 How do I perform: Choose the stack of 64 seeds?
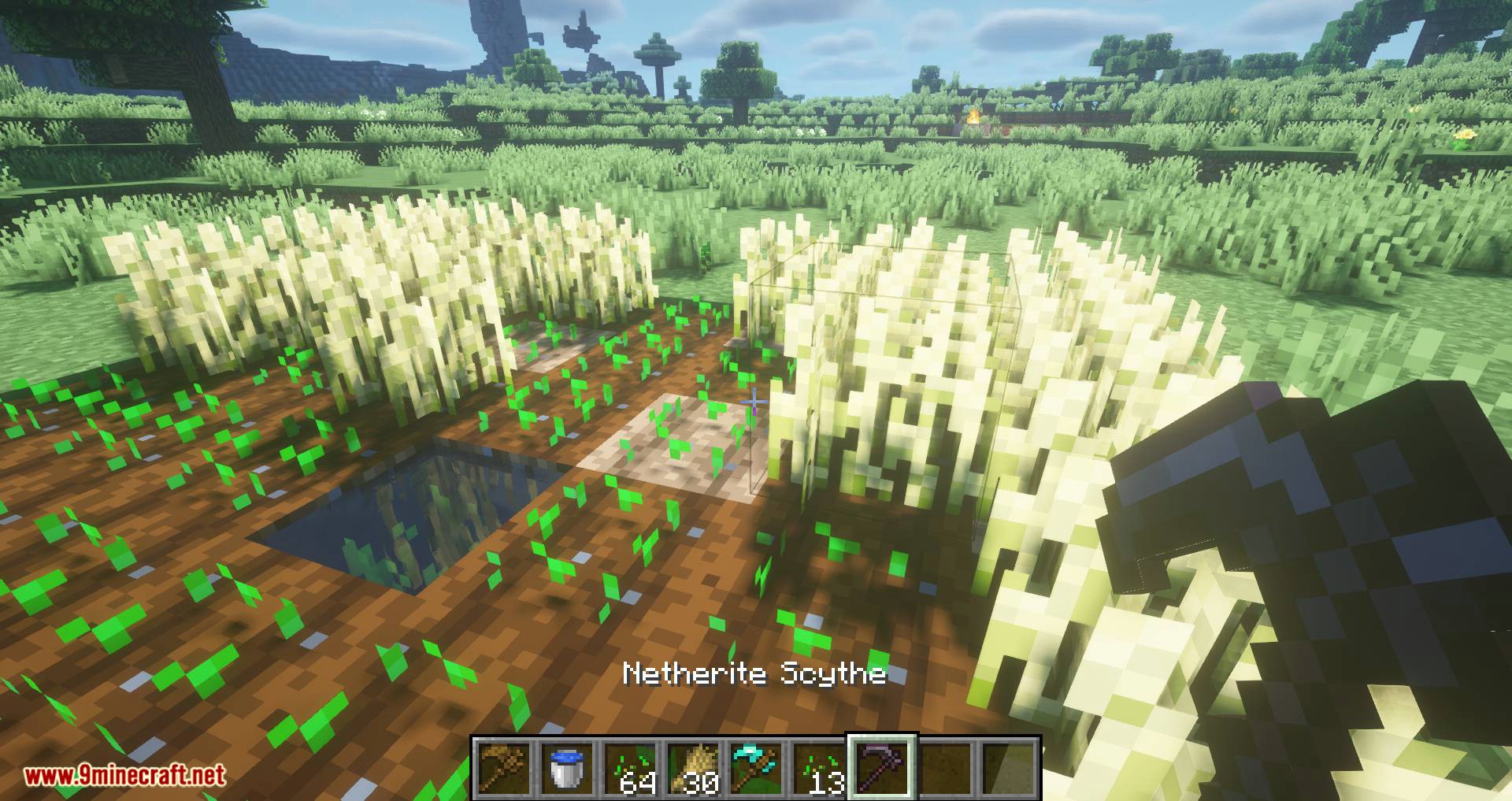[629, 768]
